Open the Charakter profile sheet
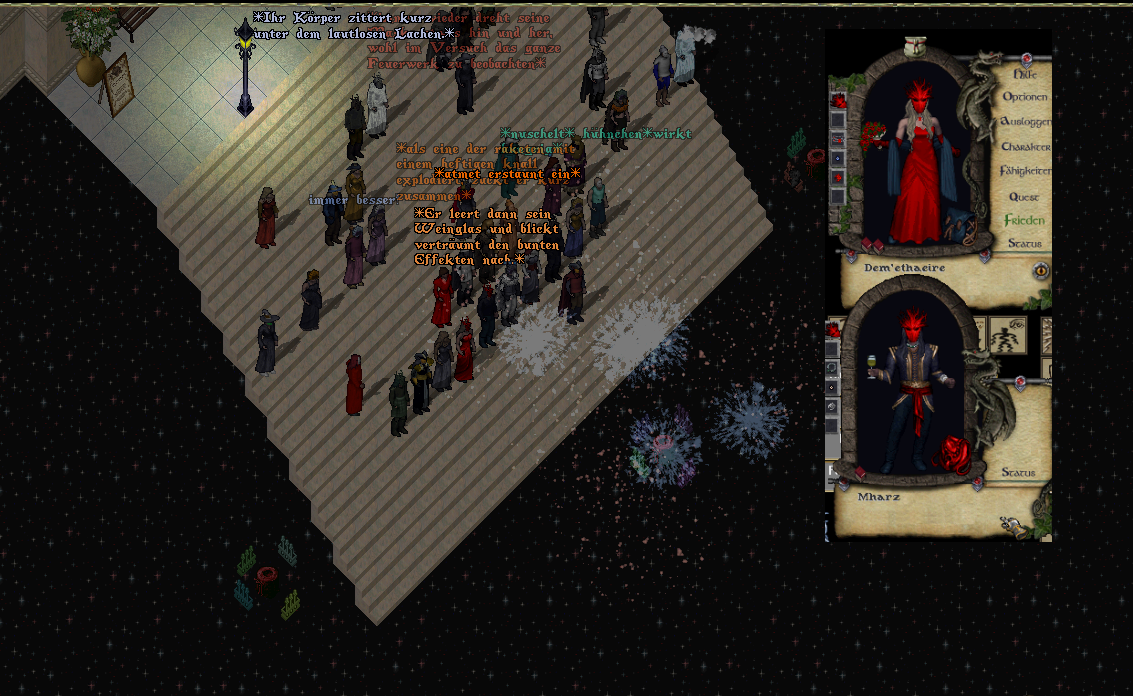The width and height of the screenshot is (1133, 698). 1025,146
